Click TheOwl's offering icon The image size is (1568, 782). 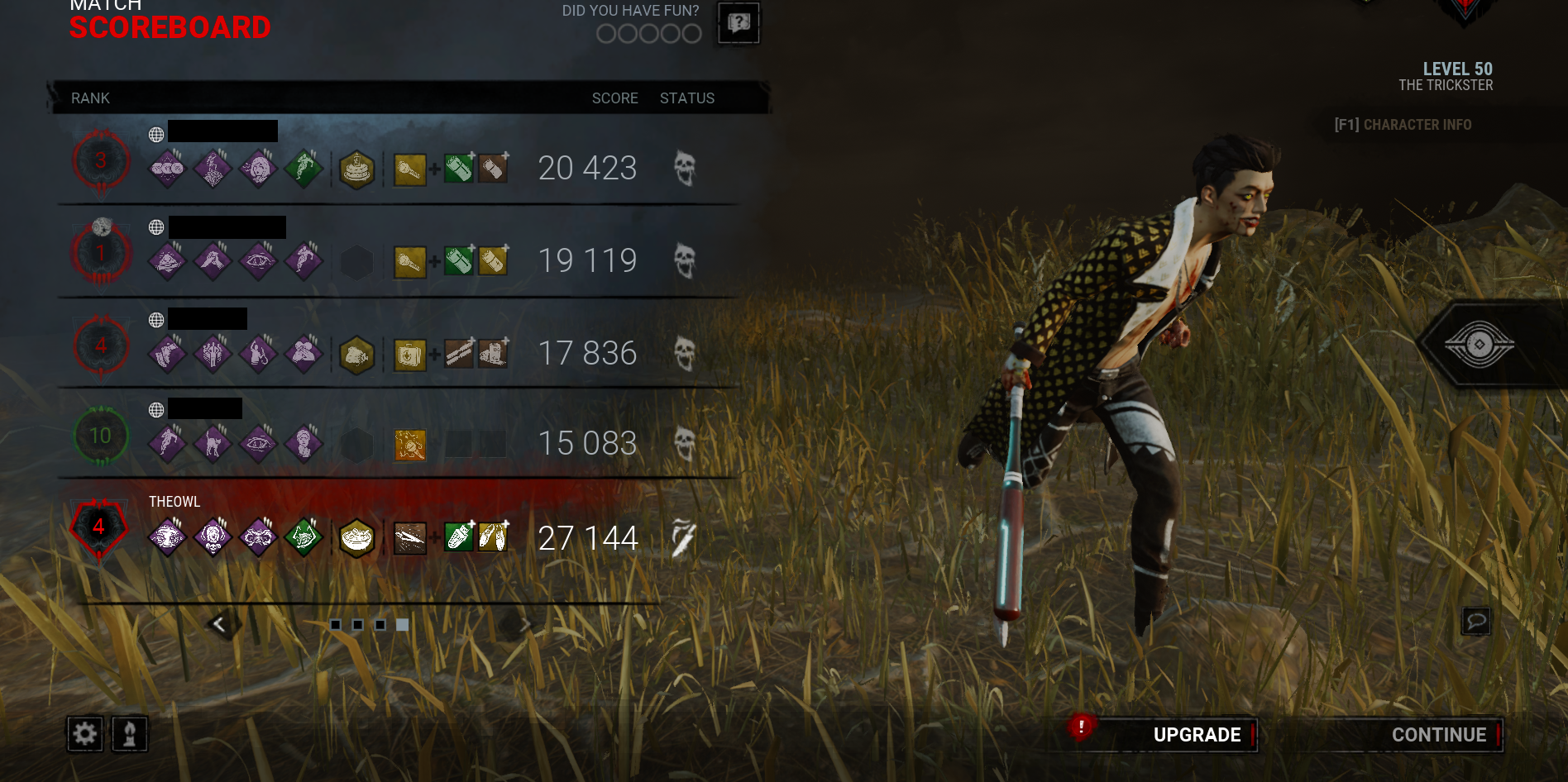pos(357,537)
